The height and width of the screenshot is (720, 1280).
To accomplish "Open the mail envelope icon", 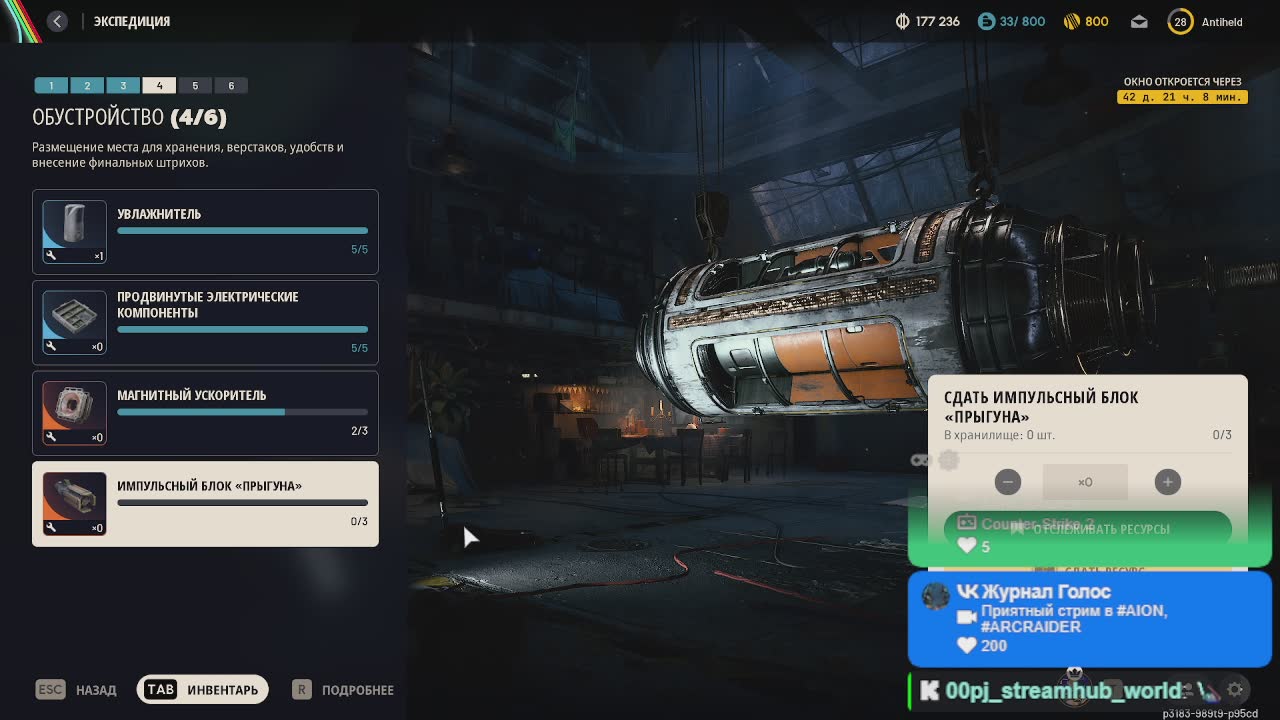I will point(1139,22).
